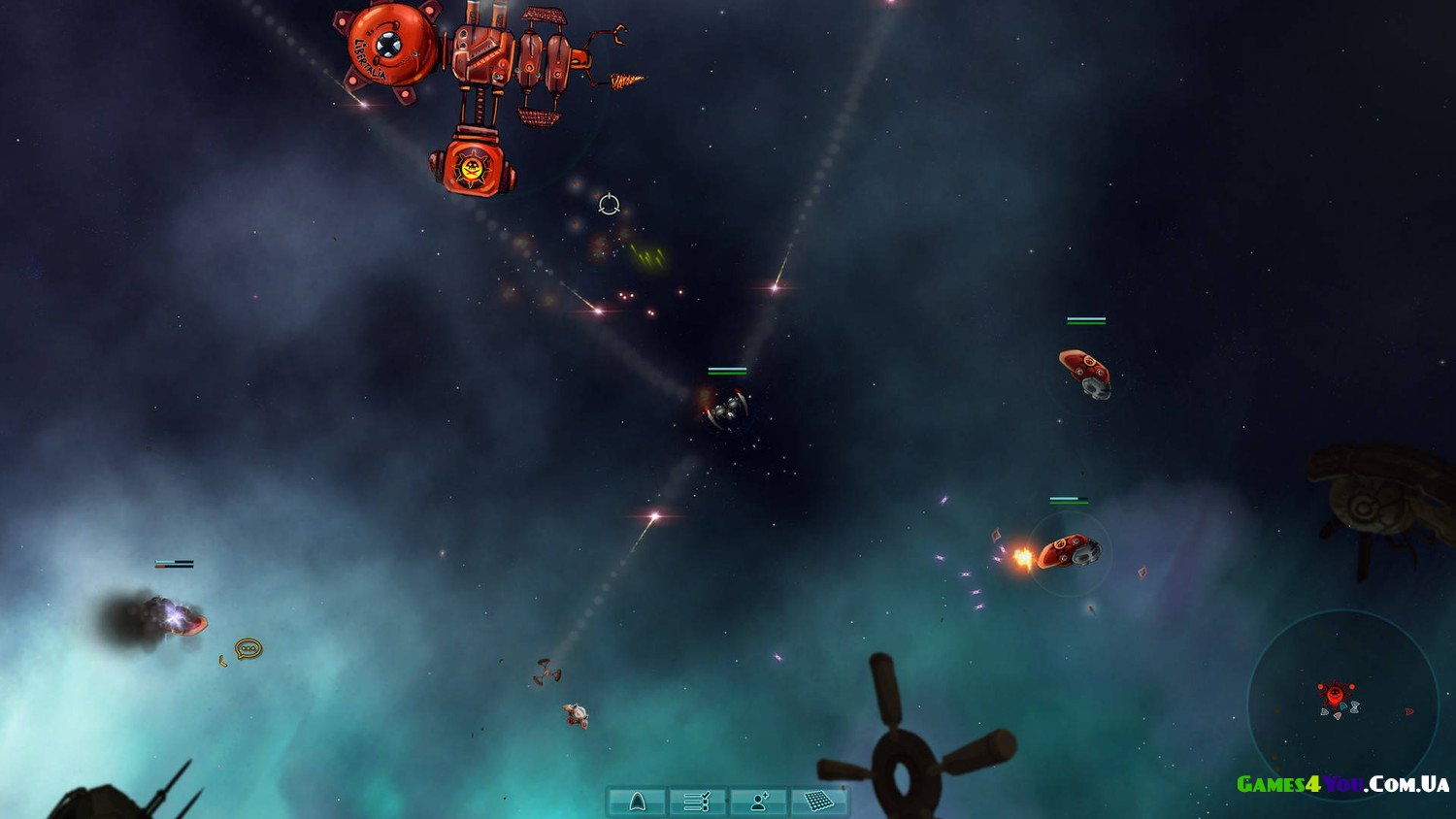Open the grid map button
Viewport: 1456px width, 819px height.
819,802
